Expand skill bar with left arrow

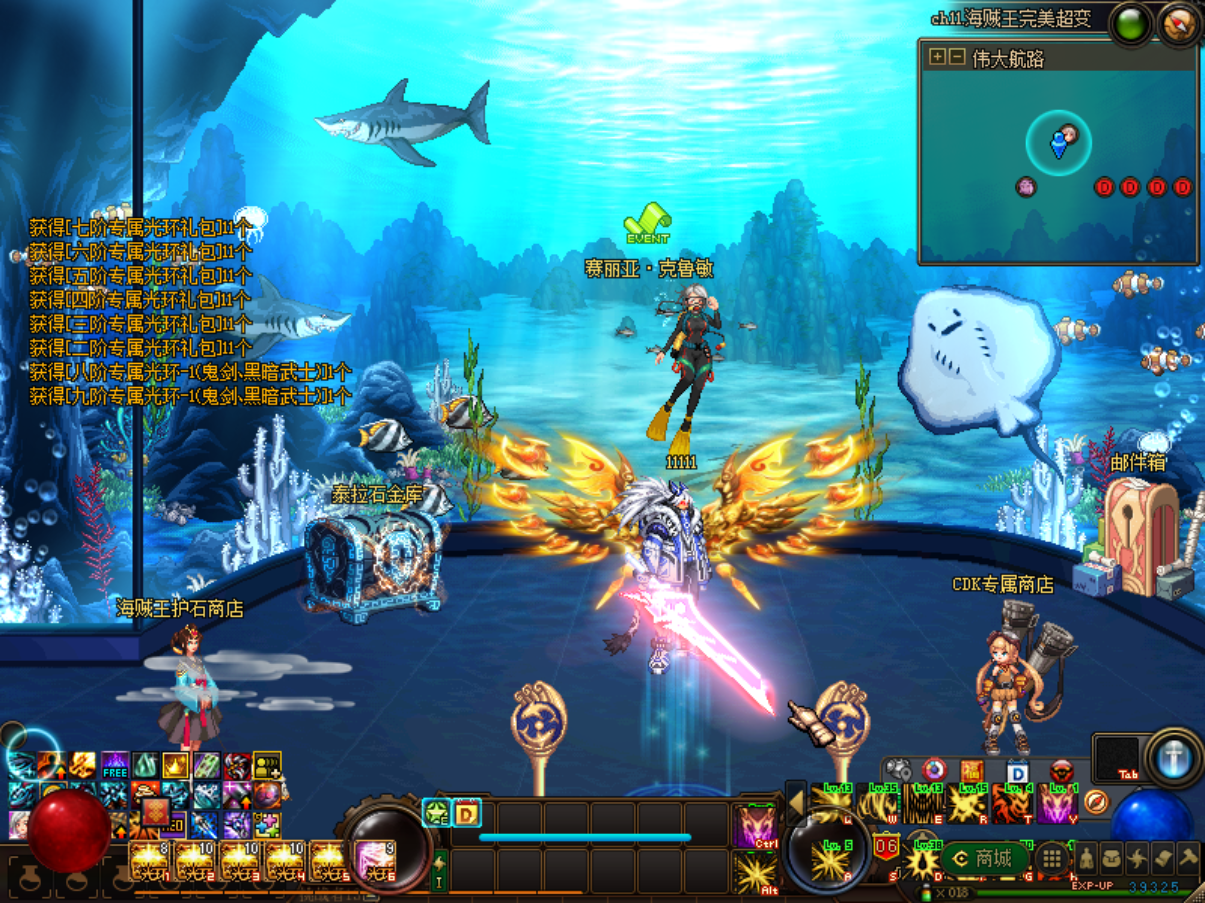pos(796,802)
